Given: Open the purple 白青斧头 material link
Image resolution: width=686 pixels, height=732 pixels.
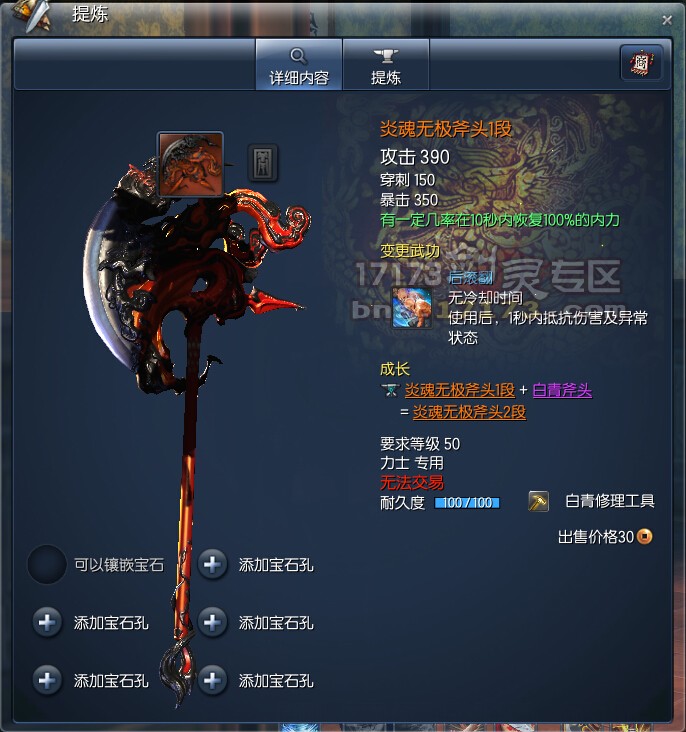Looking at the screenshot, I should [562, 390].
